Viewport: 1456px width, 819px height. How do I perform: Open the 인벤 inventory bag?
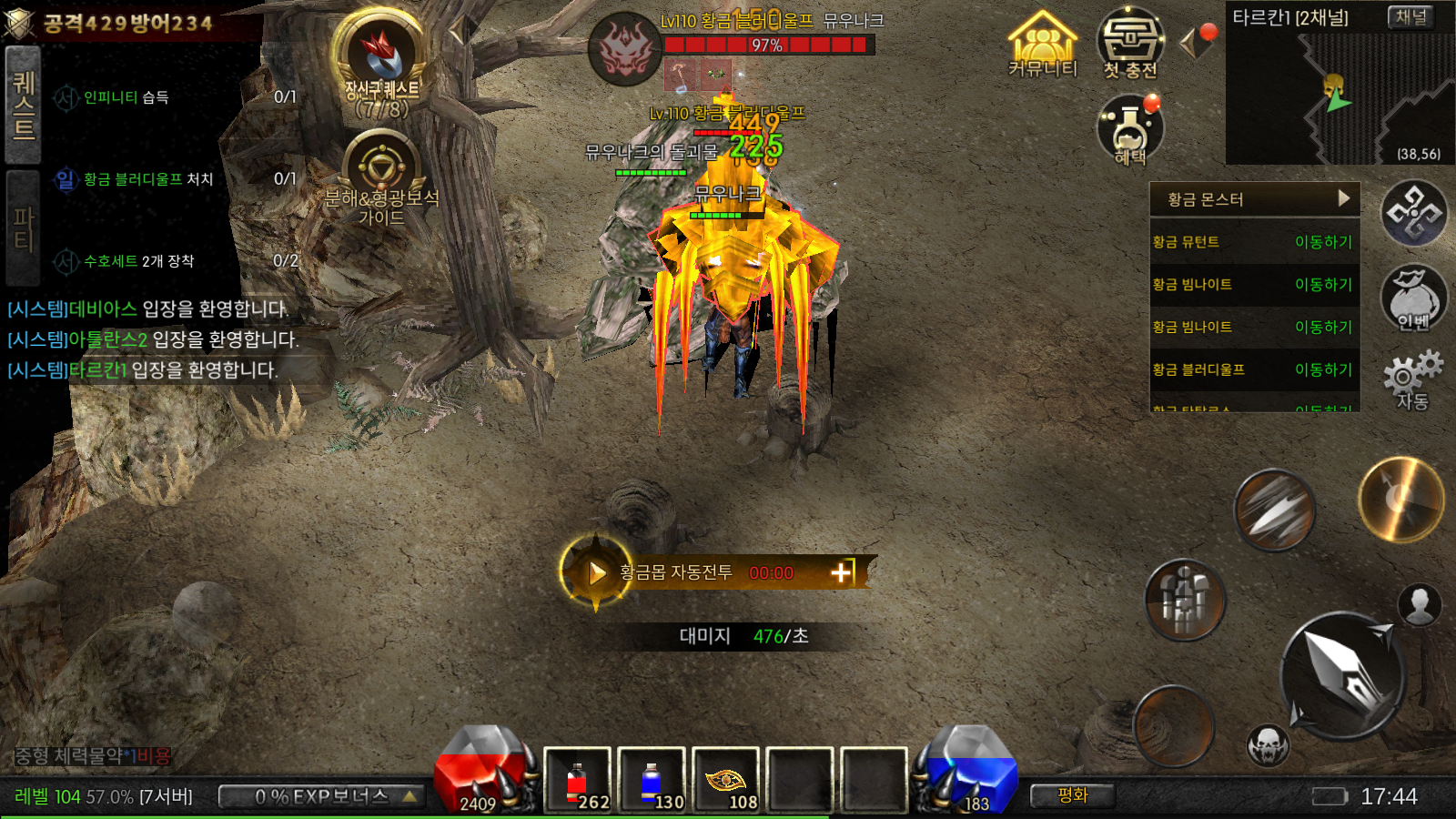[x=1413, y=298]
